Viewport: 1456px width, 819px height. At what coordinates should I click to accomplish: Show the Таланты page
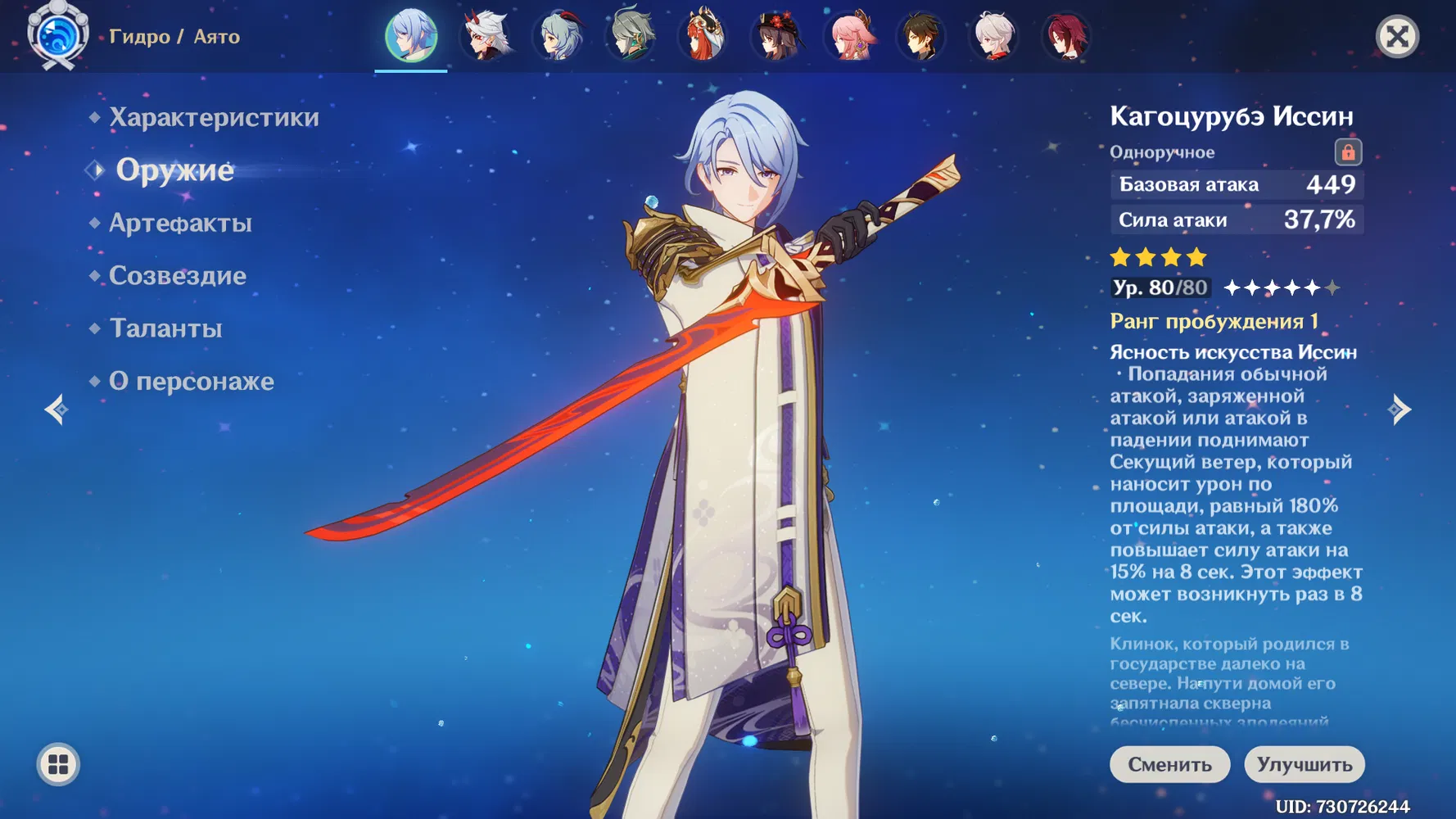click(165, 328)
